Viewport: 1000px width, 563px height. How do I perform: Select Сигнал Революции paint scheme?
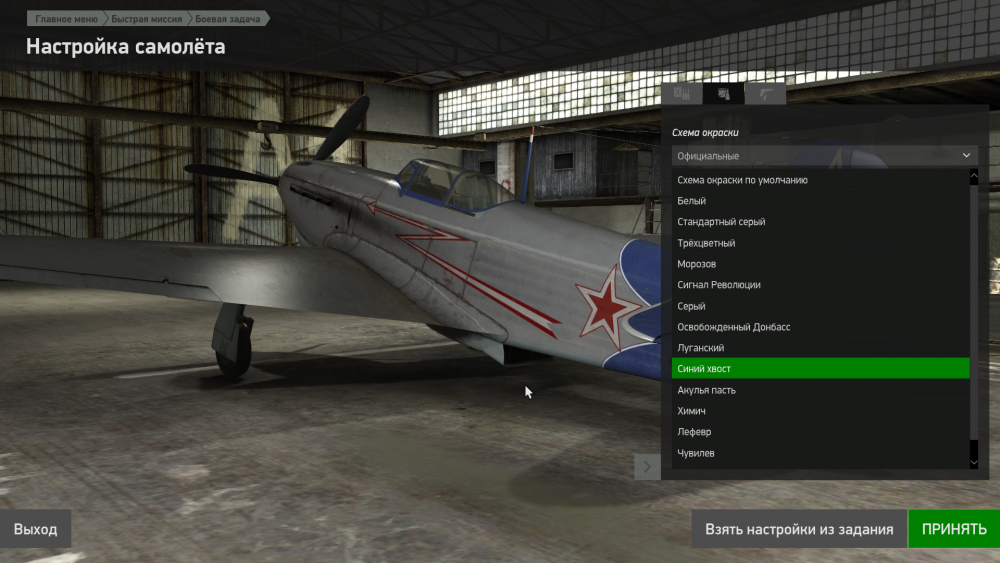pos(719,285)
